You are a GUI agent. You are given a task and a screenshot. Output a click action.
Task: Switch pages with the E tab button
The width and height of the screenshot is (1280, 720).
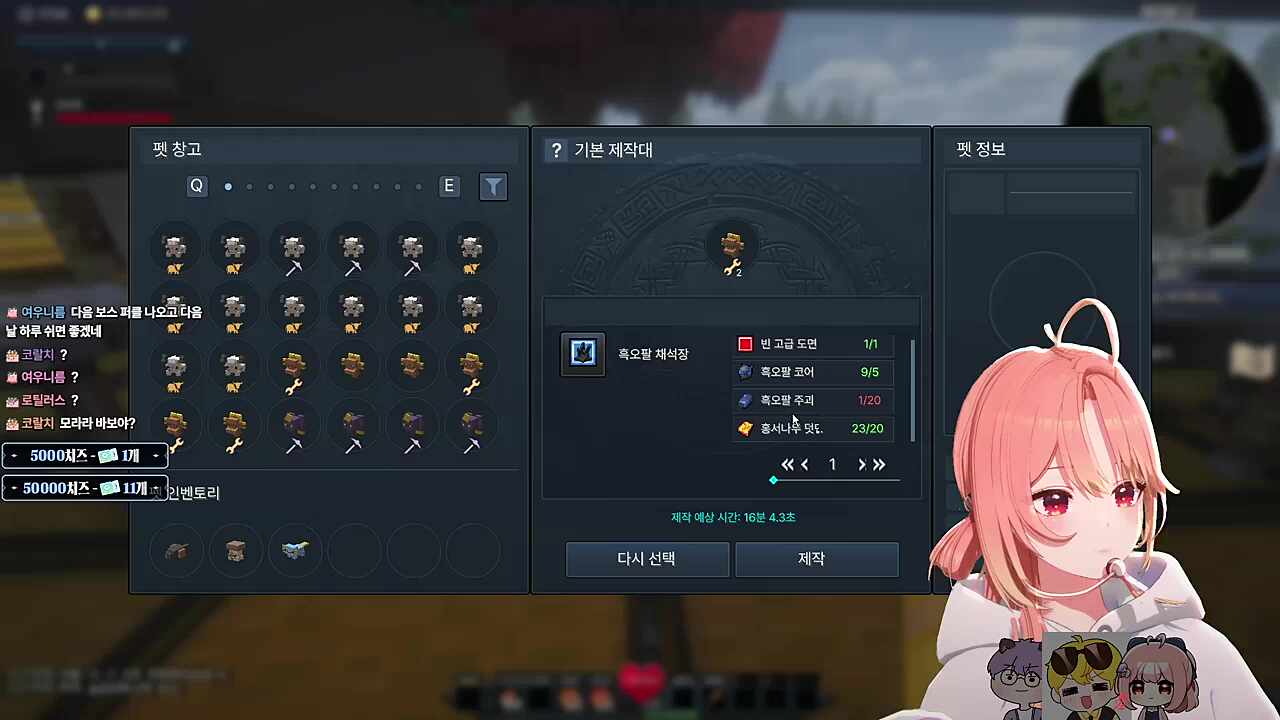[448, 186]
